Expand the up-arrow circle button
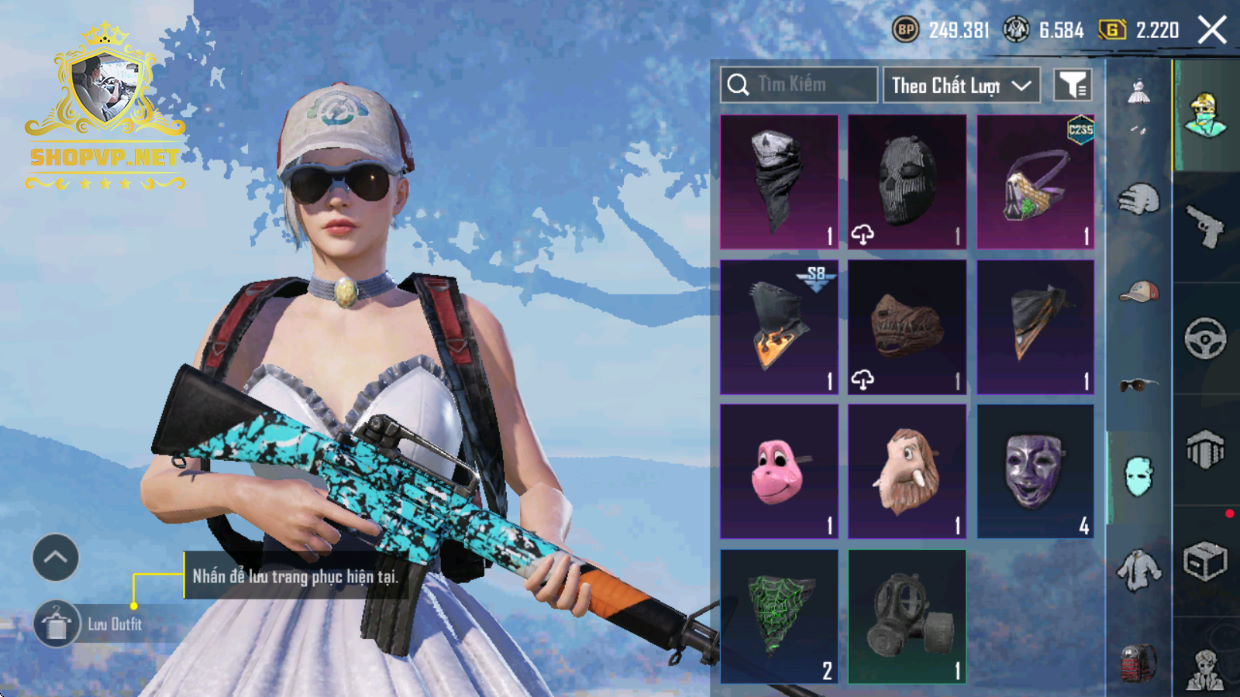 [x=56, y=558]
